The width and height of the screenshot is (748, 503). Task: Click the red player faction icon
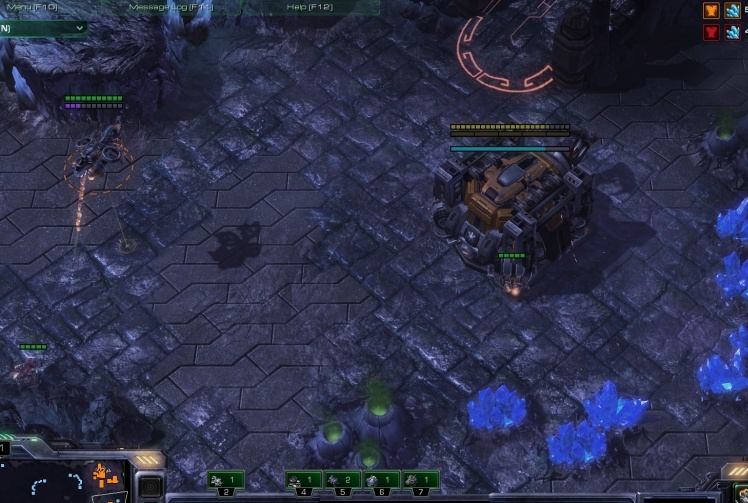pos(711,33)
